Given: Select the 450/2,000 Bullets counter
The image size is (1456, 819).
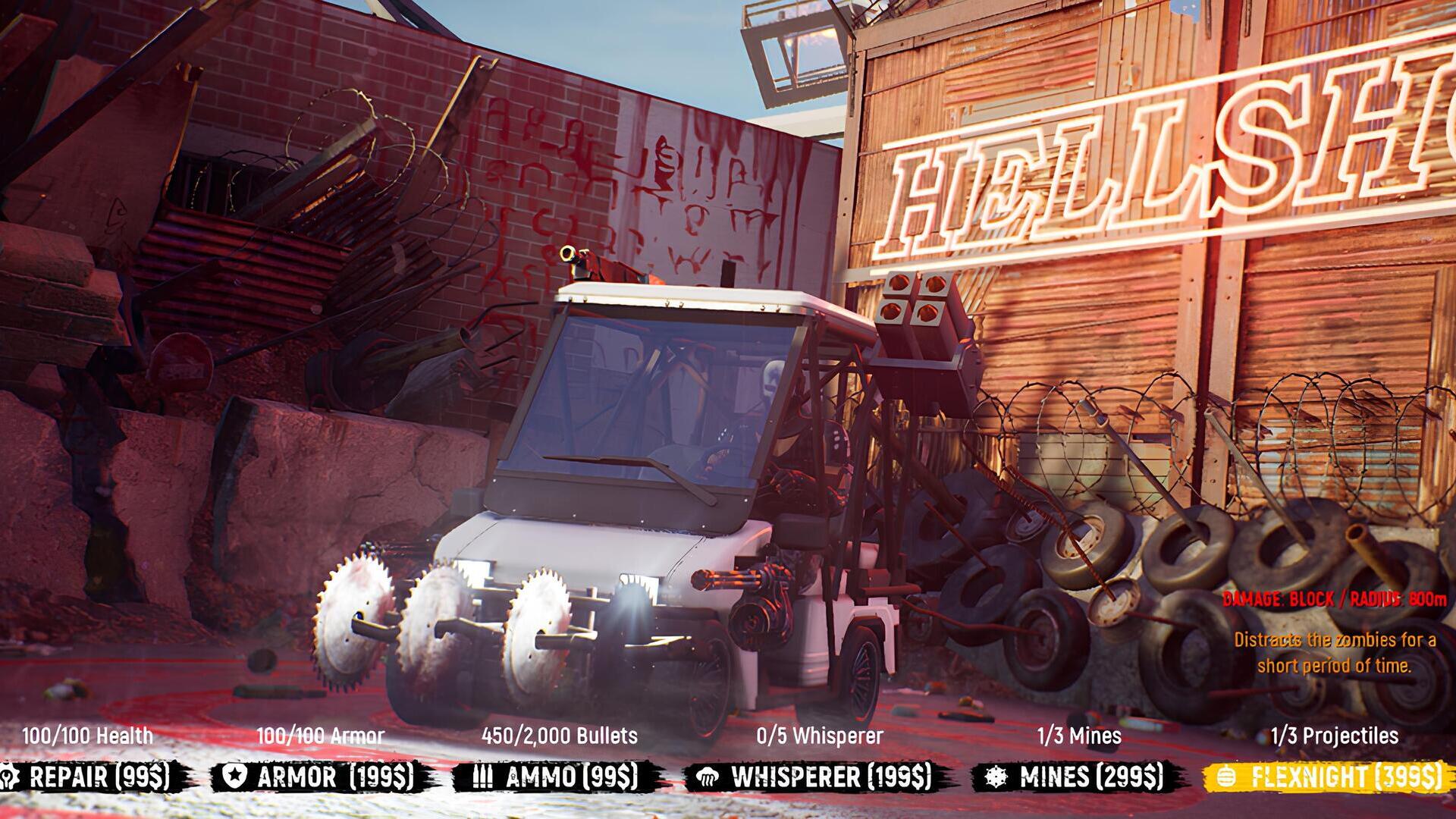Looking at the screenshot, I should pos(559,734).
